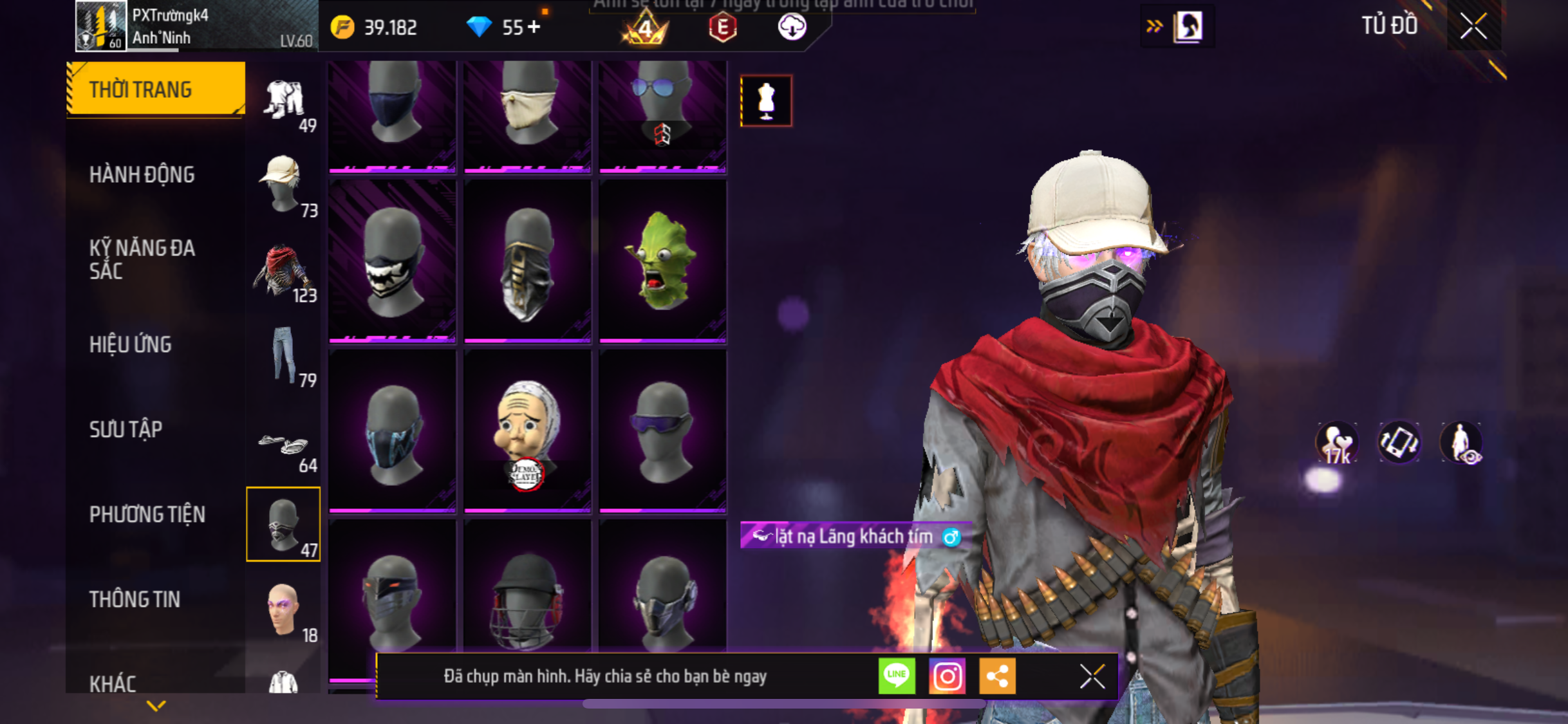Open the Thông Tin menu
The image size is (1568, 724).
(x=135, y=599)
